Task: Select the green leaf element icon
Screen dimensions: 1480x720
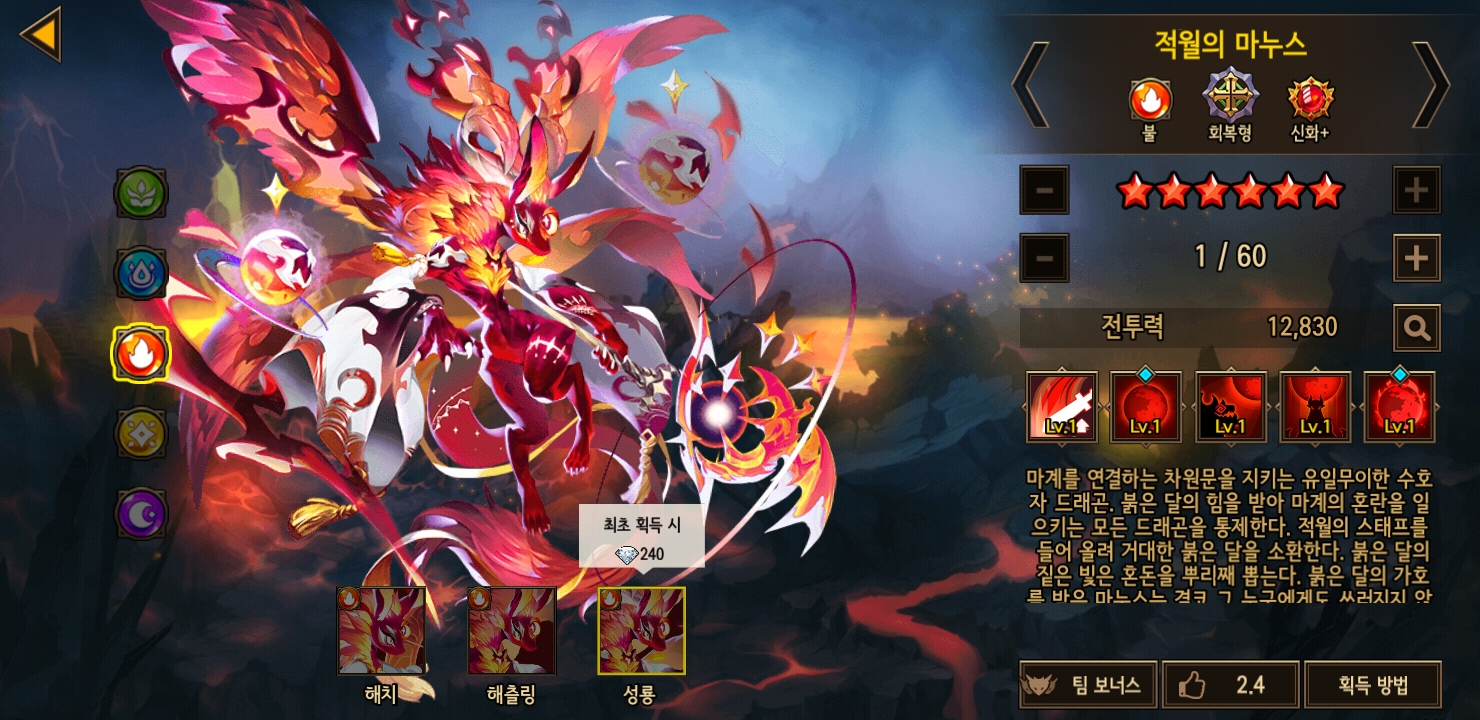Action: pyautogui.click(x=141, y=194)
